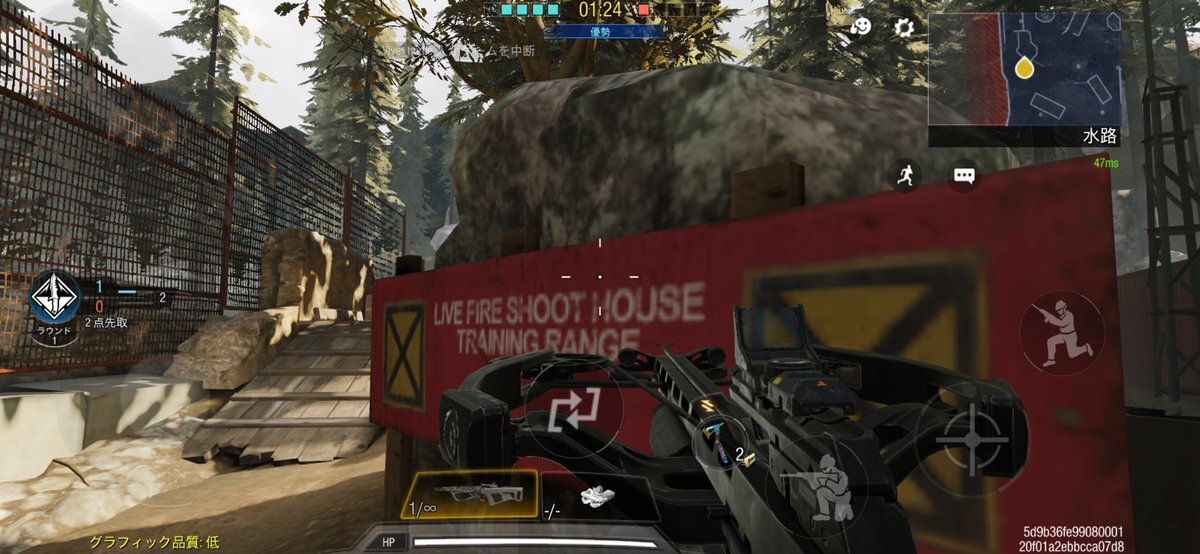Use the slide-crouch soldier button

[x=1061, y=333]
